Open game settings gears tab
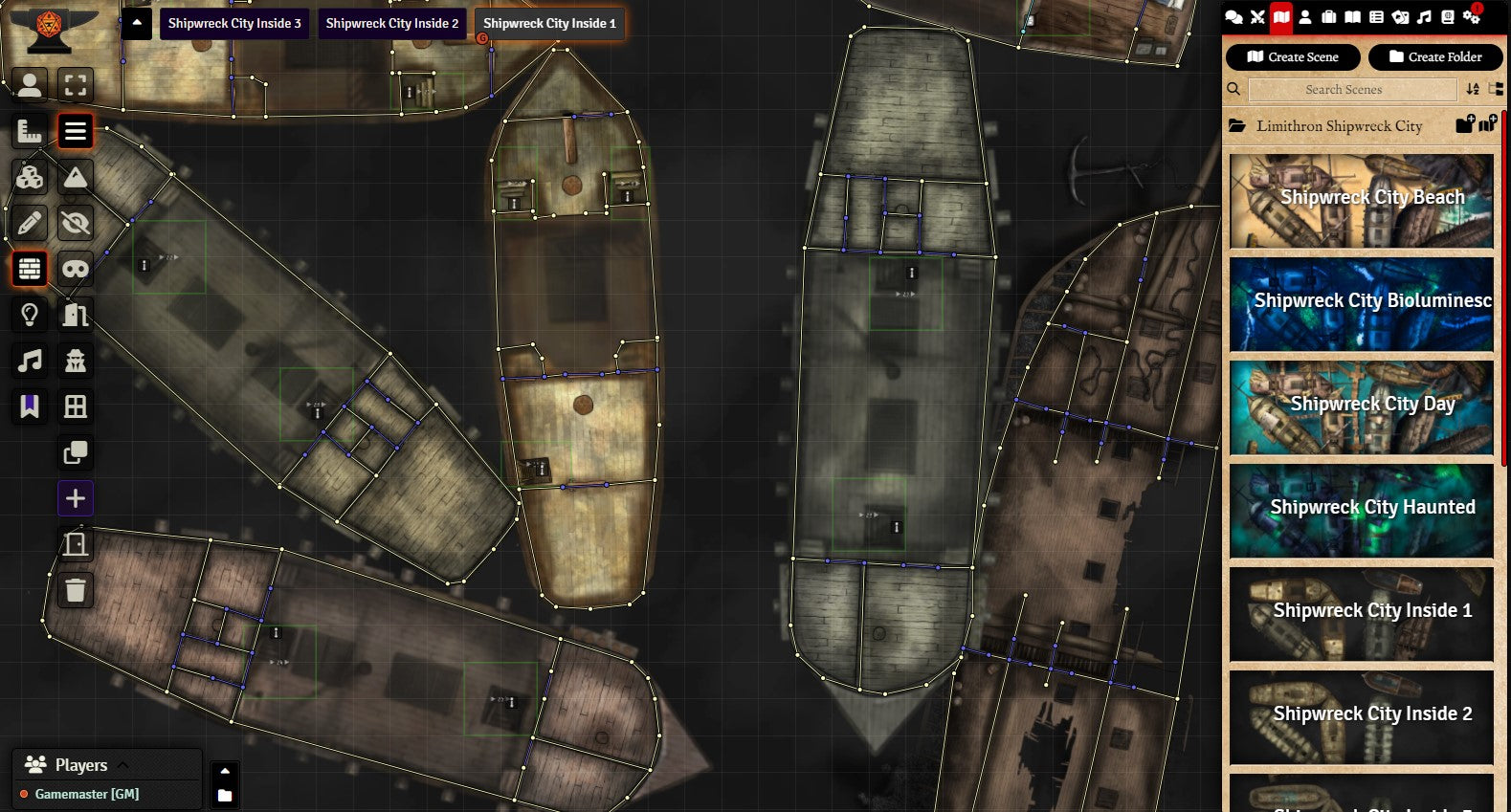Image resolution: width=1511 pixels, height=812 pixels. [x=1472, y=17]
